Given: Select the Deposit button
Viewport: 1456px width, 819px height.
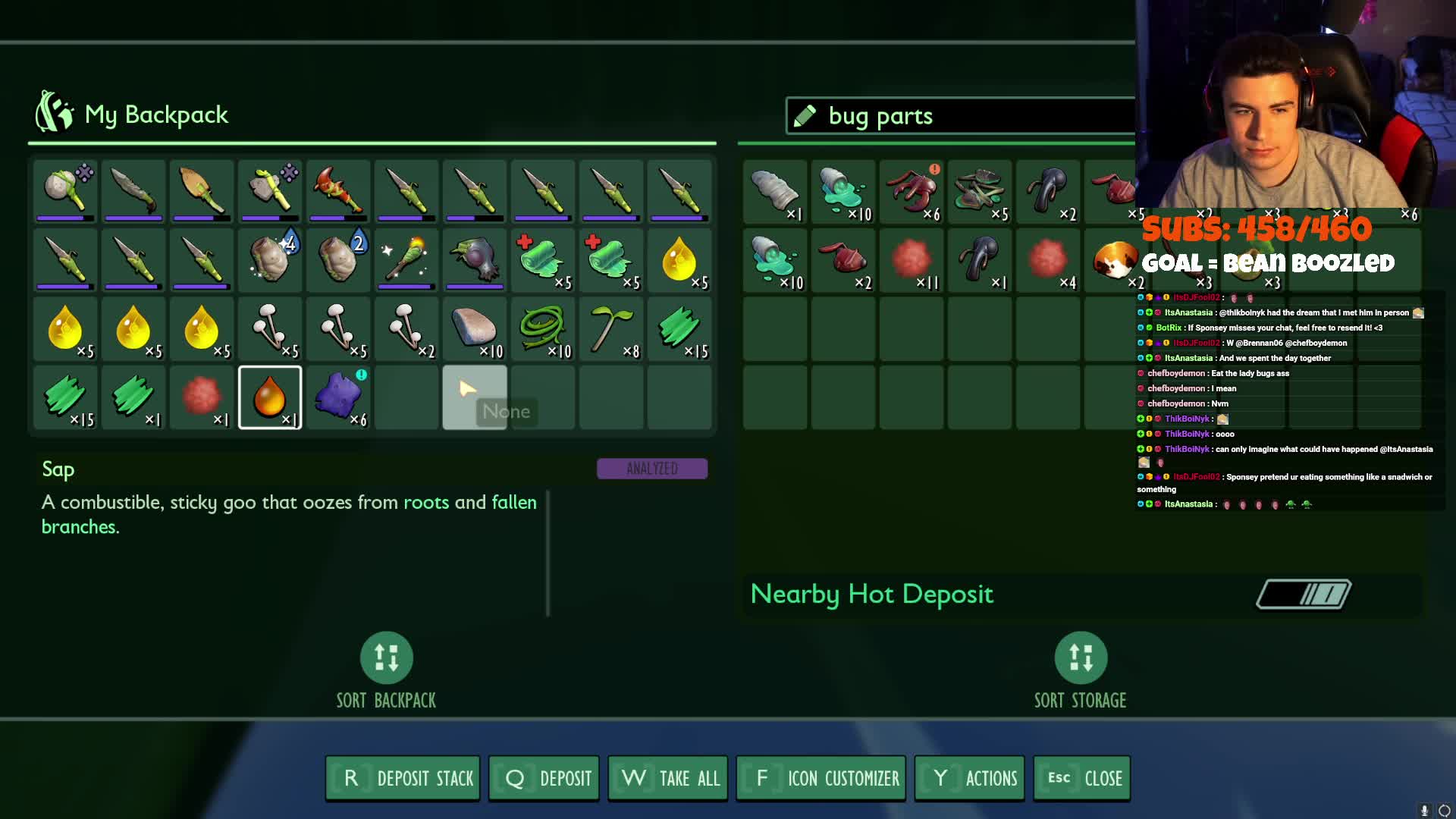Looking at the screenshot, I should [x=544, y=778].
